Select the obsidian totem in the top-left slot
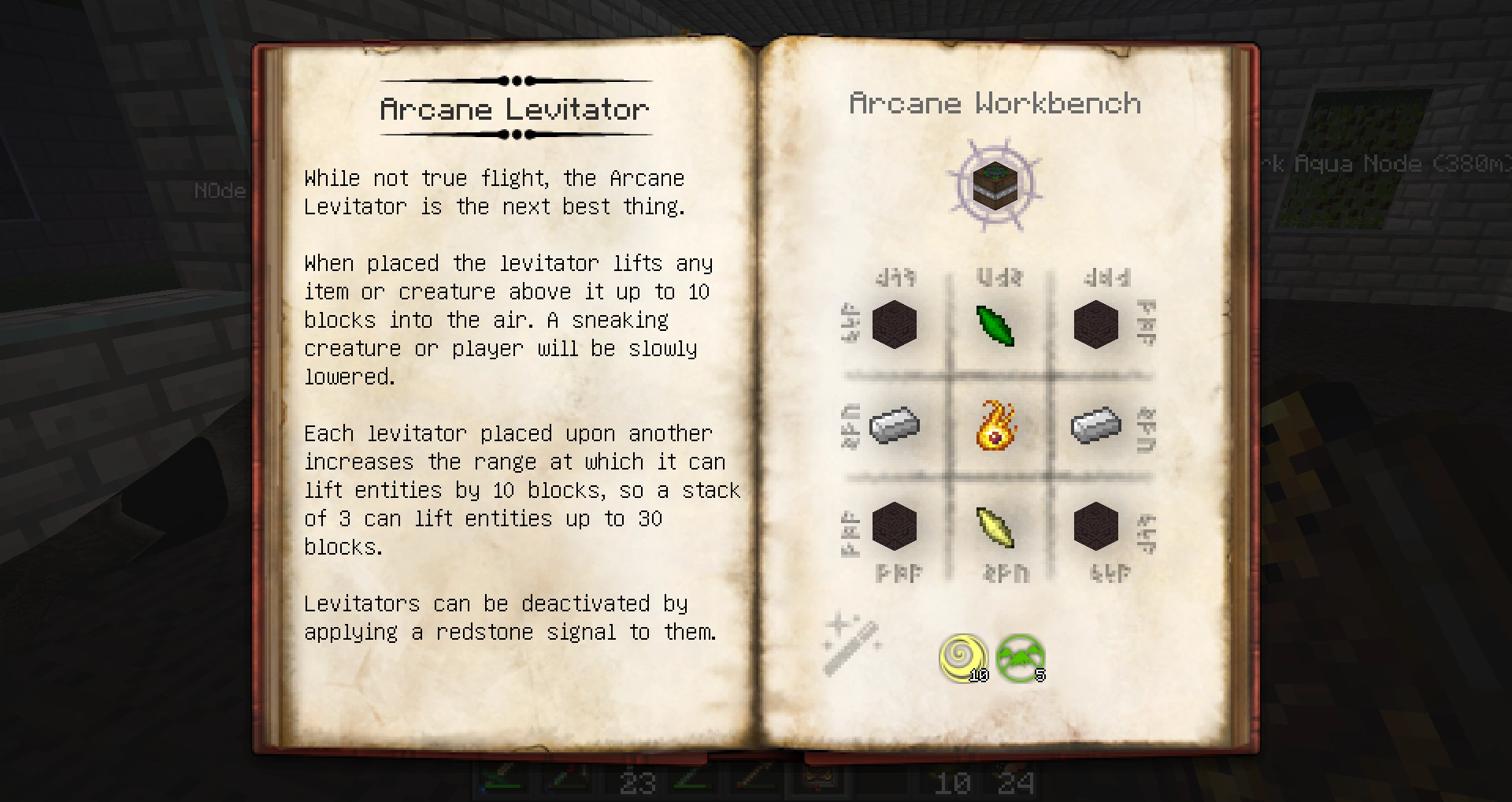This screenshot has width=1512, height=802. [x=895, y=326]
